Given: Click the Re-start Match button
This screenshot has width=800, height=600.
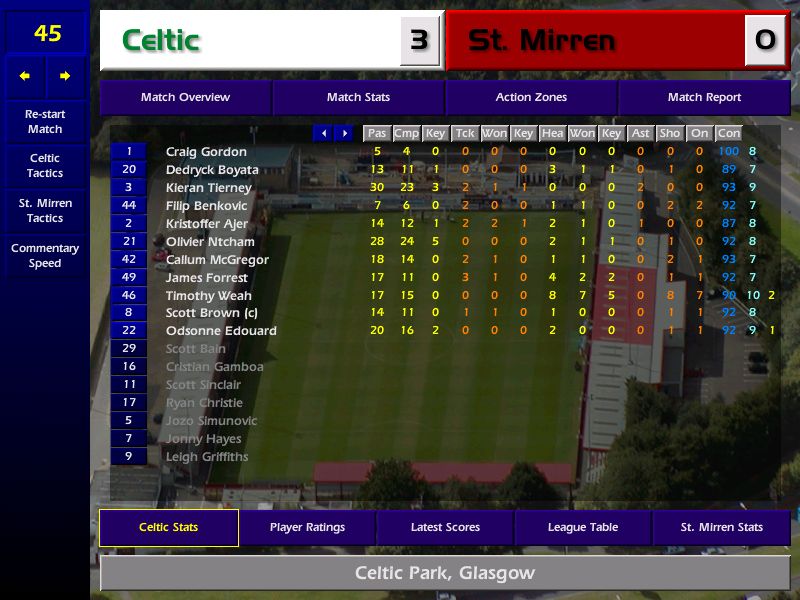Looking at the screenshot, I should point(45,121).
